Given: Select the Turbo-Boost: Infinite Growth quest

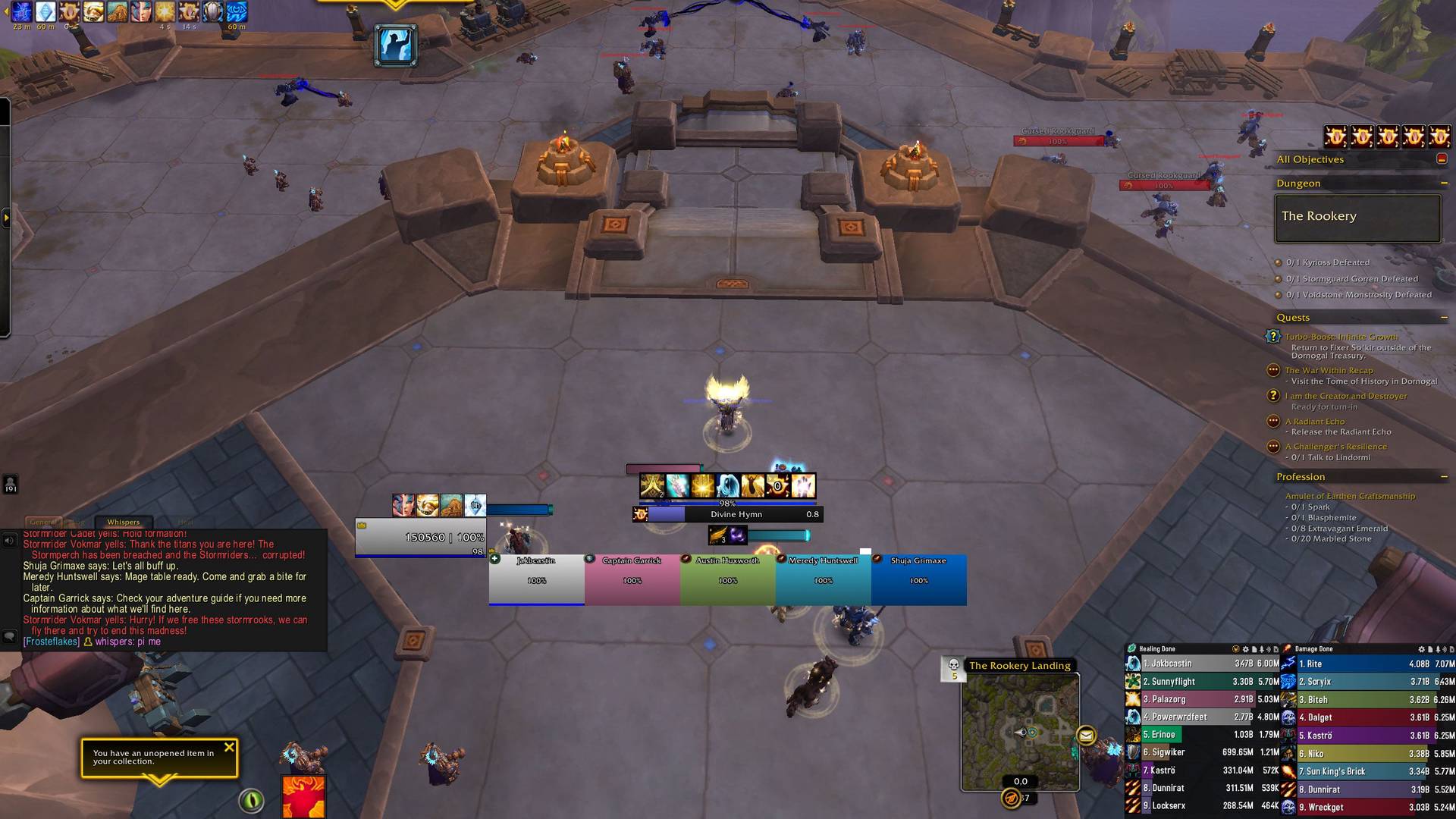Looking at the screenshot, I should pyautogui.click(x=1341, y=337).
